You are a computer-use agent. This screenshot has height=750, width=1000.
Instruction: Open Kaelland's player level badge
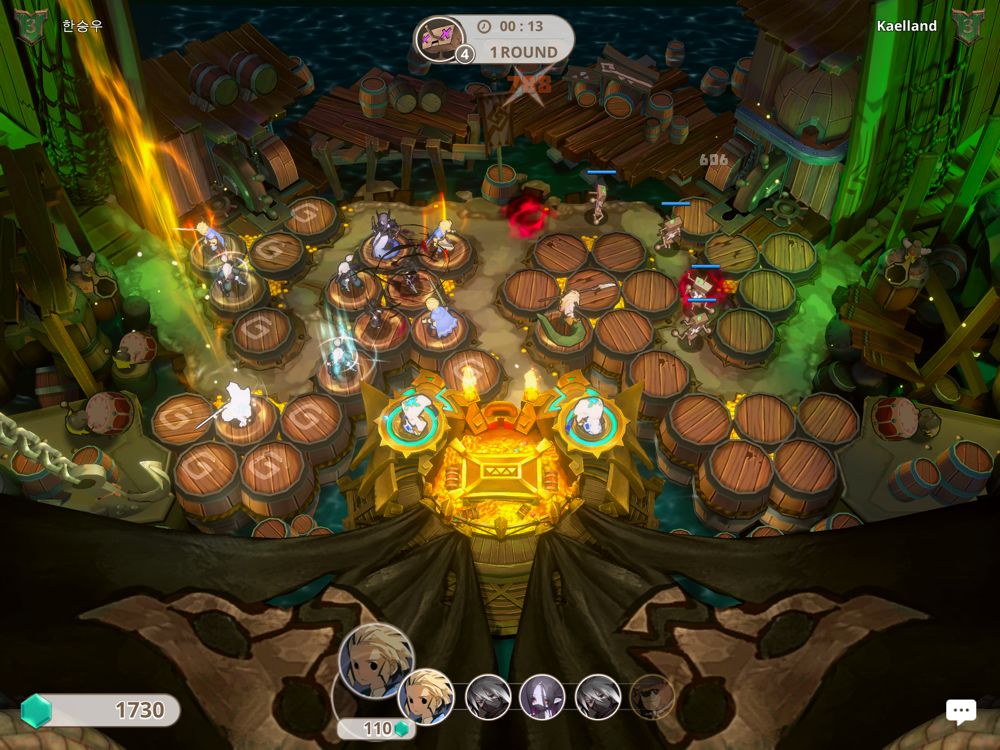[968, 26]
